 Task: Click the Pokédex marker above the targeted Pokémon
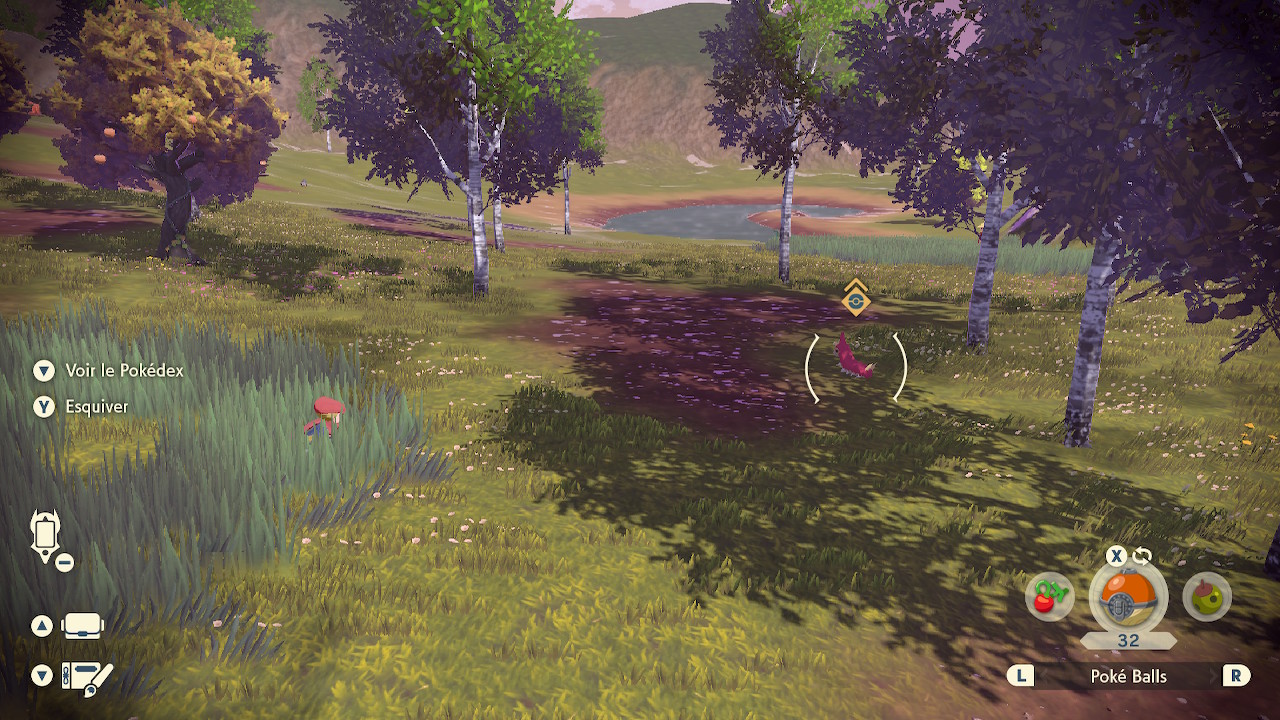point(855,298)
